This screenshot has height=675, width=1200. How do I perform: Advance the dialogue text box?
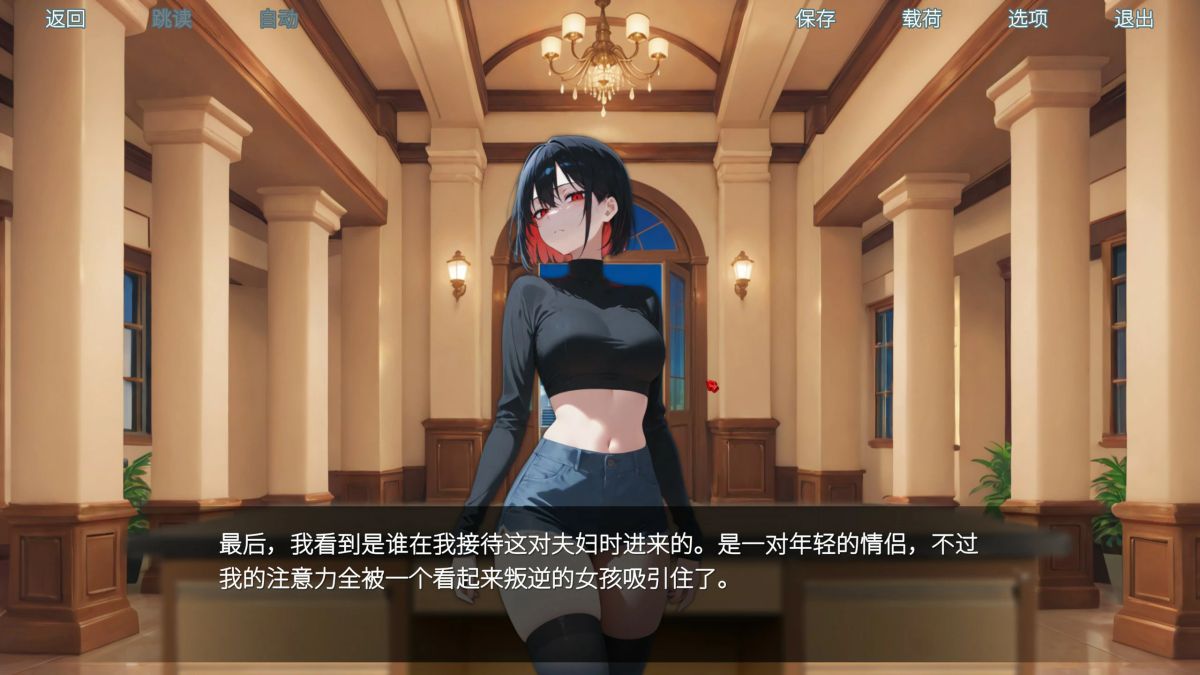(x=598, y=562)
